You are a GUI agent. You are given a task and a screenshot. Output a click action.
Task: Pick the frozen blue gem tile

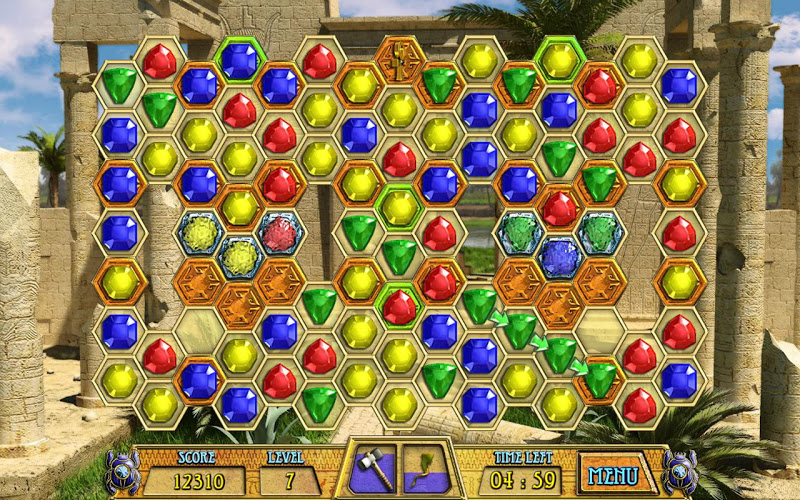560,257
